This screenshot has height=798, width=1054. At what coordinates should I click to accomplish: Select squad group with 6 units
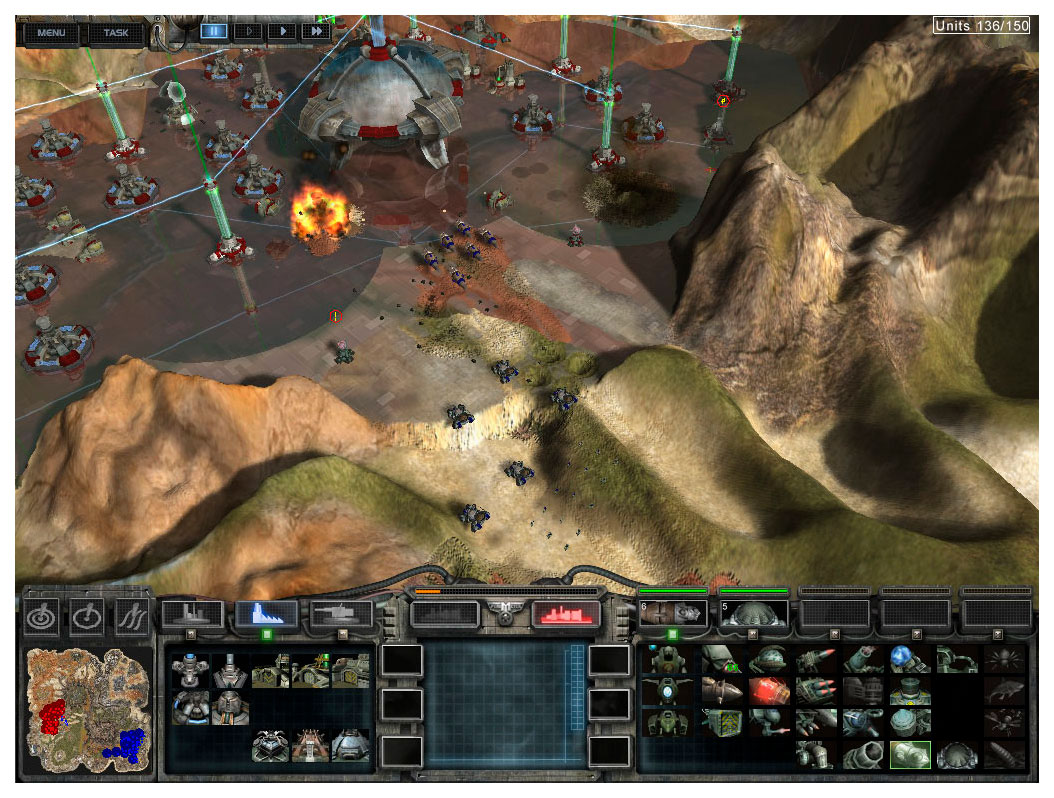click(672, 613)
